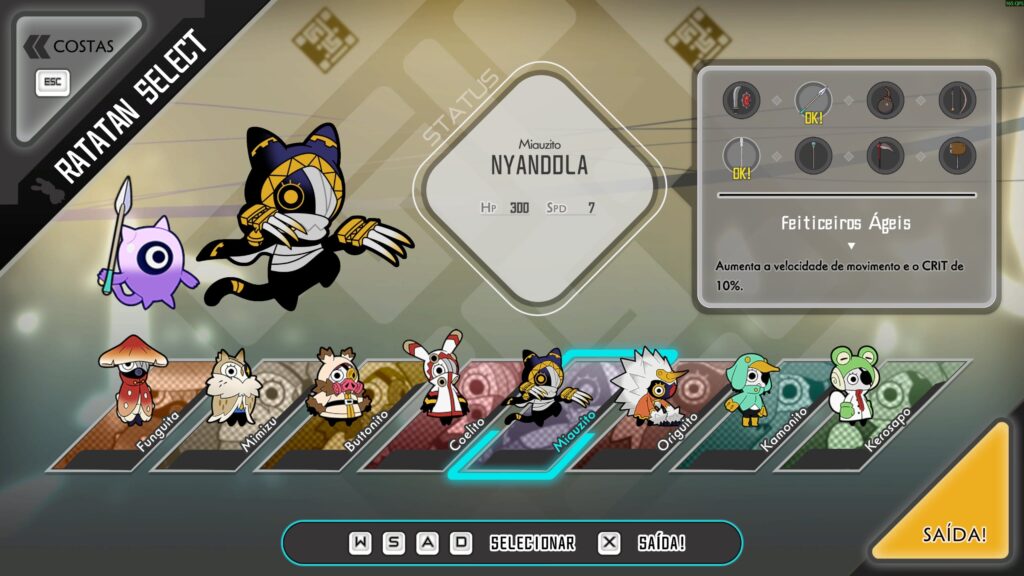Screen dimensions: 1024x576
Task: Click the bomb weapon icon
Action: point(885,100)
